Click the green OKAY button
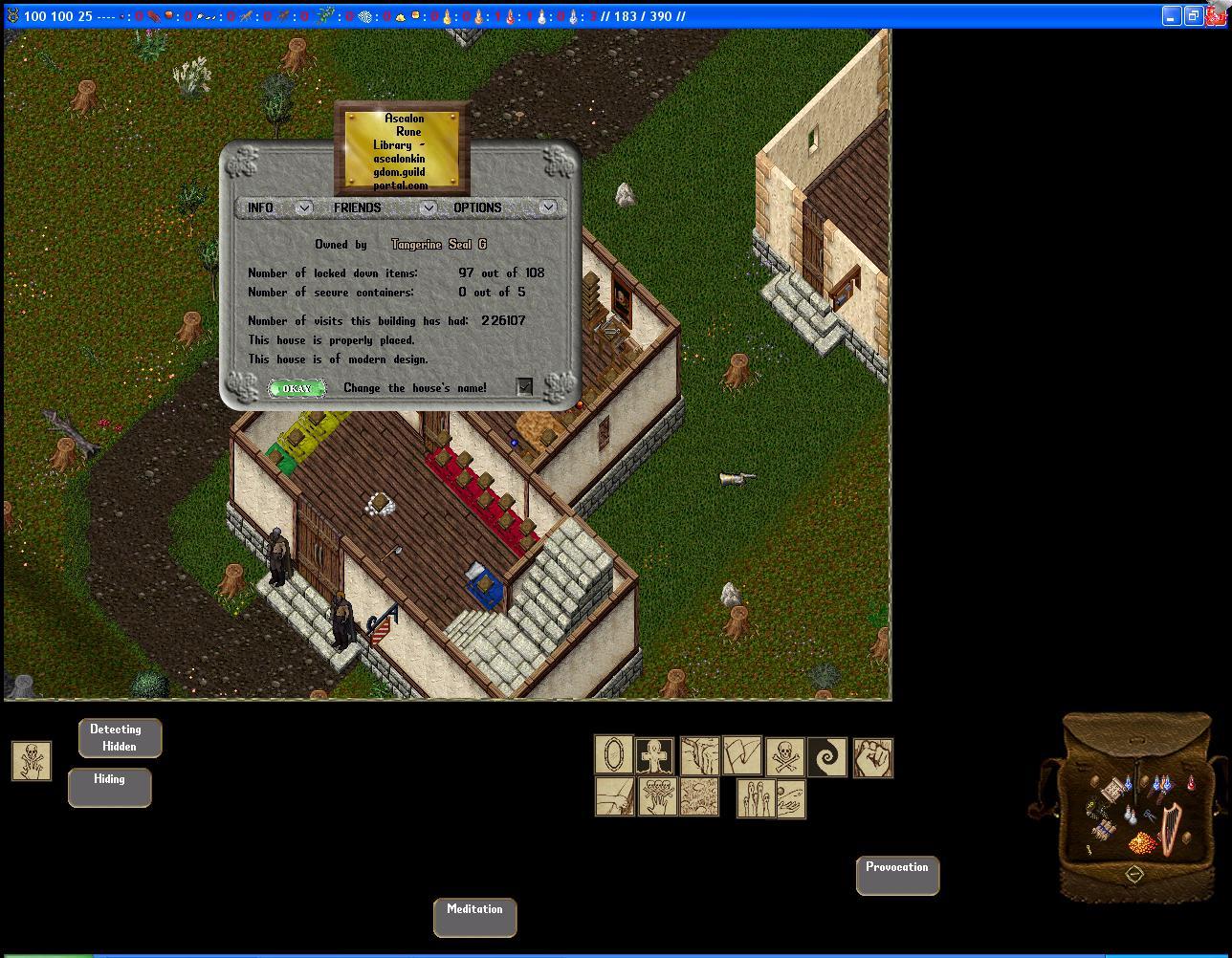 pos(297,388)
